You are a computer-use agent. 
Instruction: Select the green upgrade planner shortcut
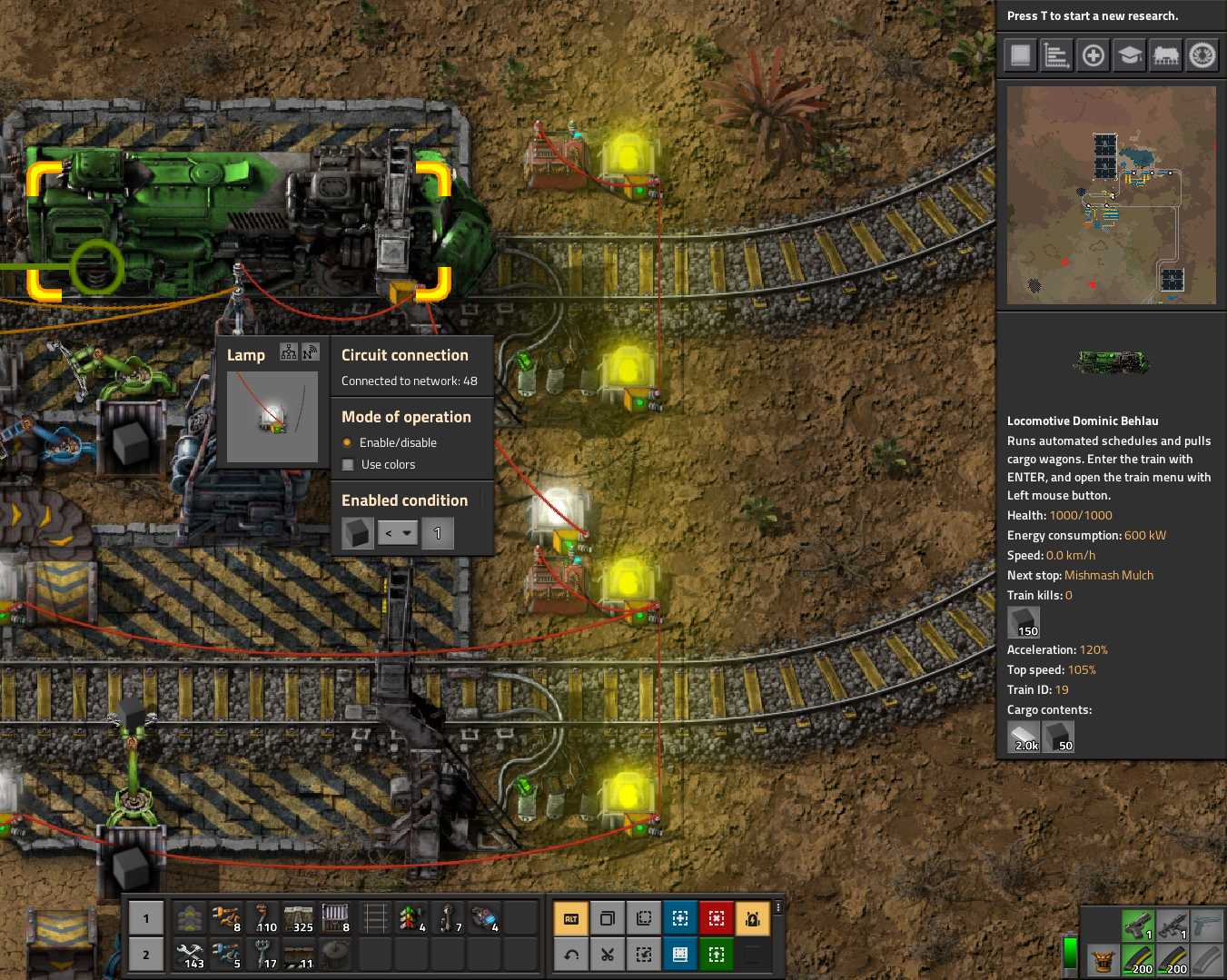(716, 955)
